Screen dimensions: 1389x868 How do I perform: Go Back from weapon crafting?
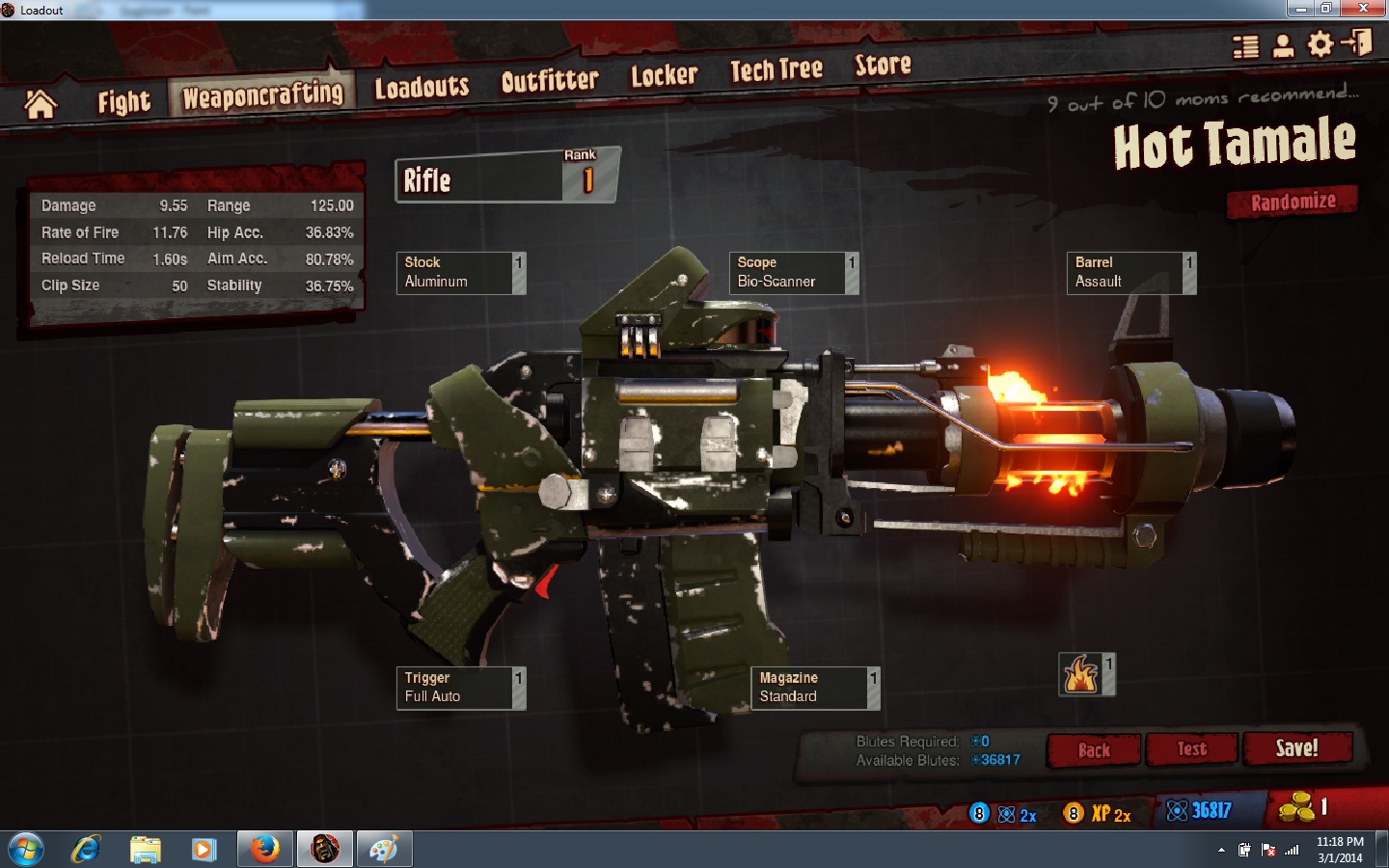1094,750
